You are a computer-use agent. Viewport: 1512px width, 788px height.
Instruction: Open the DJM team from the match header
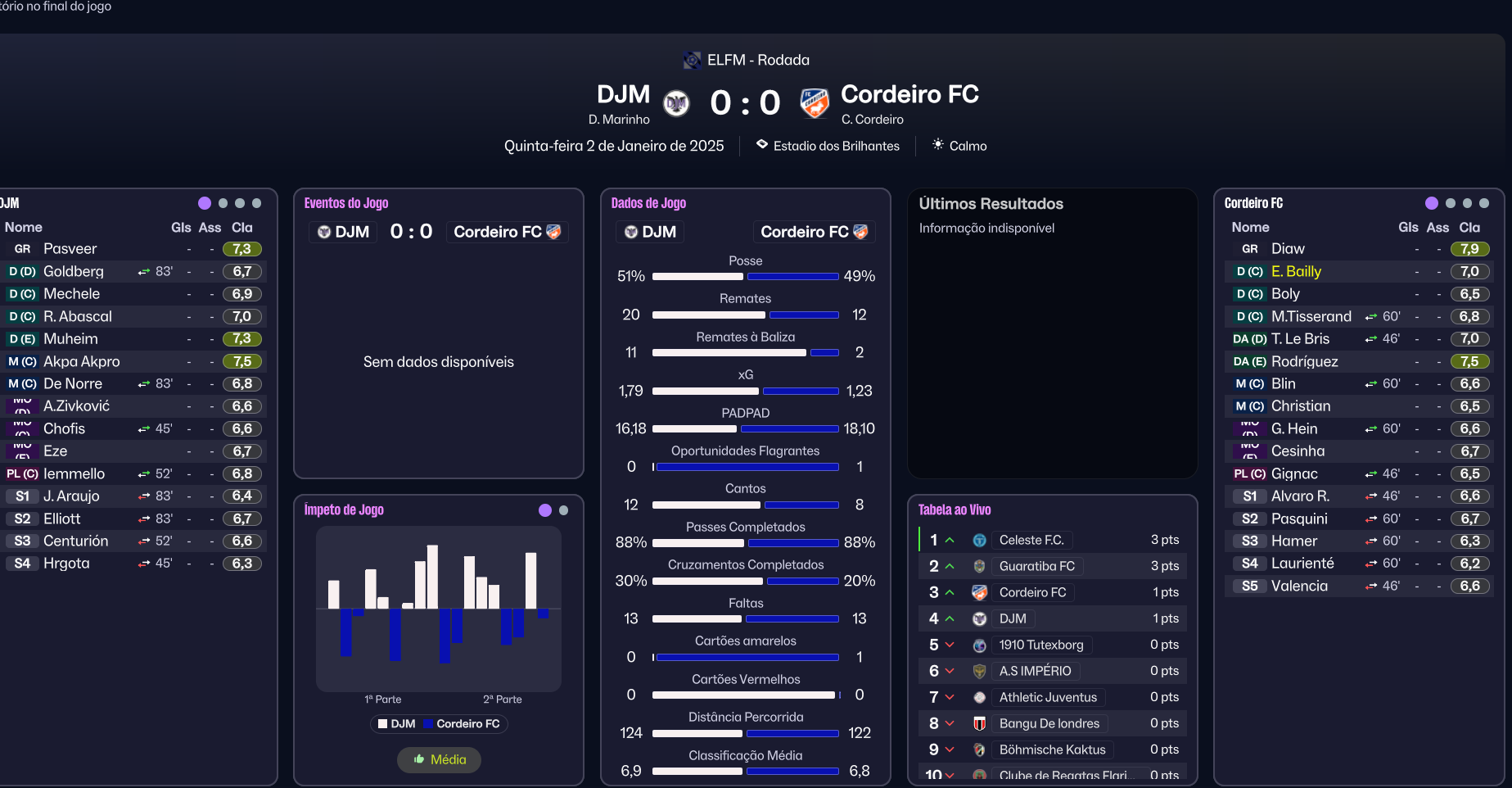tap(623, 95)
